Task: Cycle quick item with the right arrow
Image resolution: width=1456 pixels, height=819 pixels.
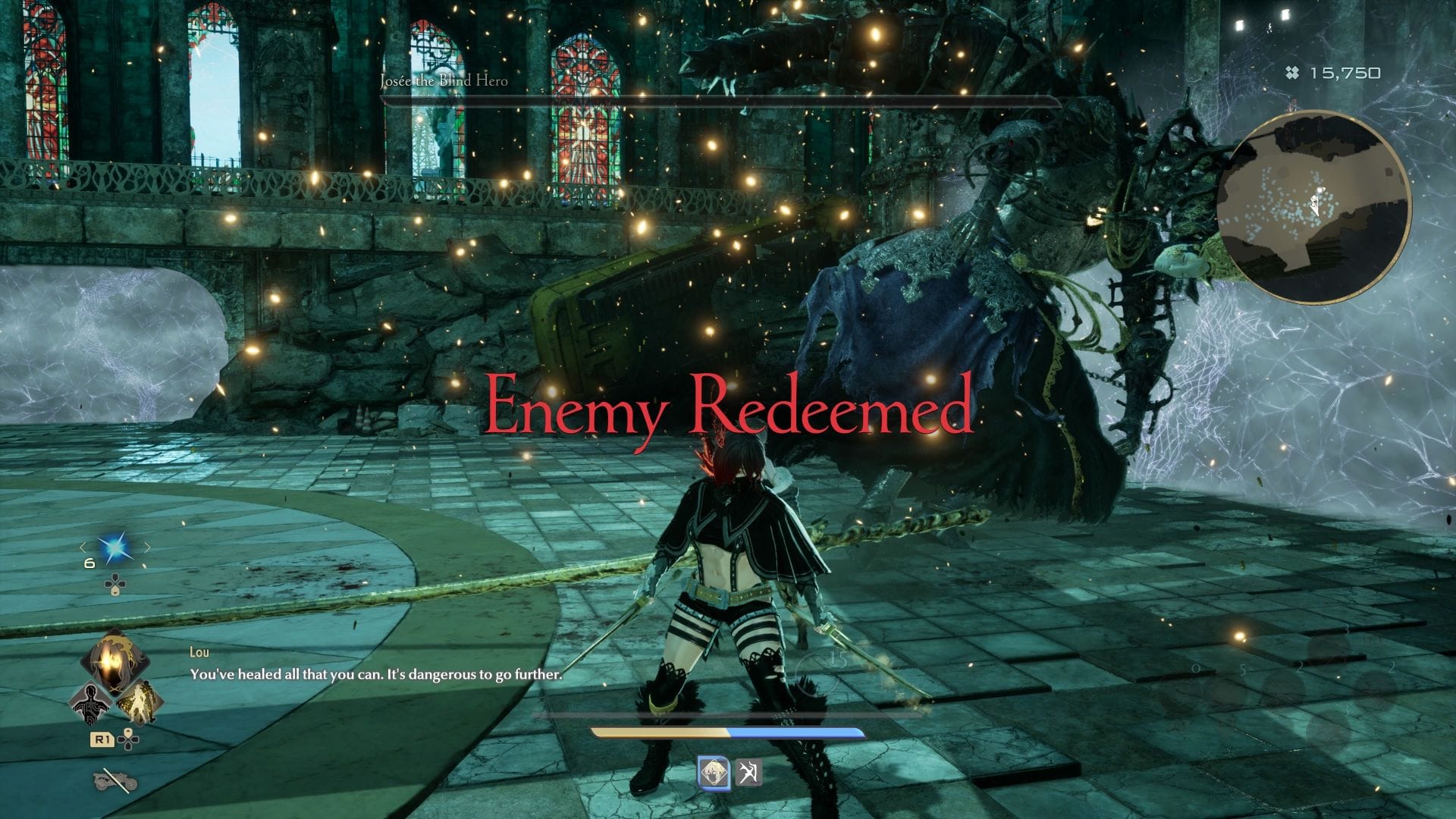Action: coord(147,548)
